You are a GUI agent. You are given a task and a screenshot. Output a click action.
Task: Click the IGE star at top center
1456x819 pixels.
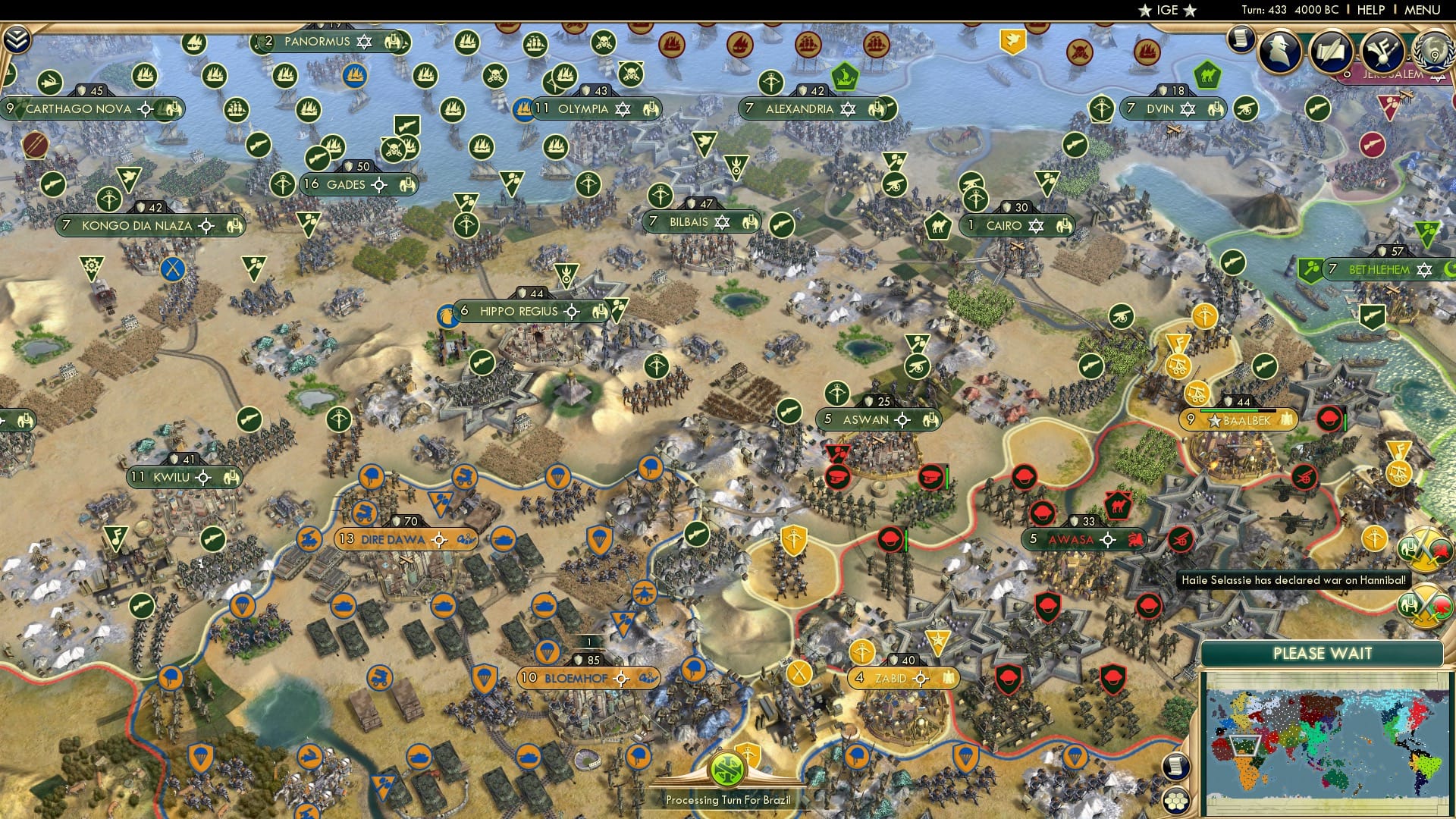tap(1144, 10)
